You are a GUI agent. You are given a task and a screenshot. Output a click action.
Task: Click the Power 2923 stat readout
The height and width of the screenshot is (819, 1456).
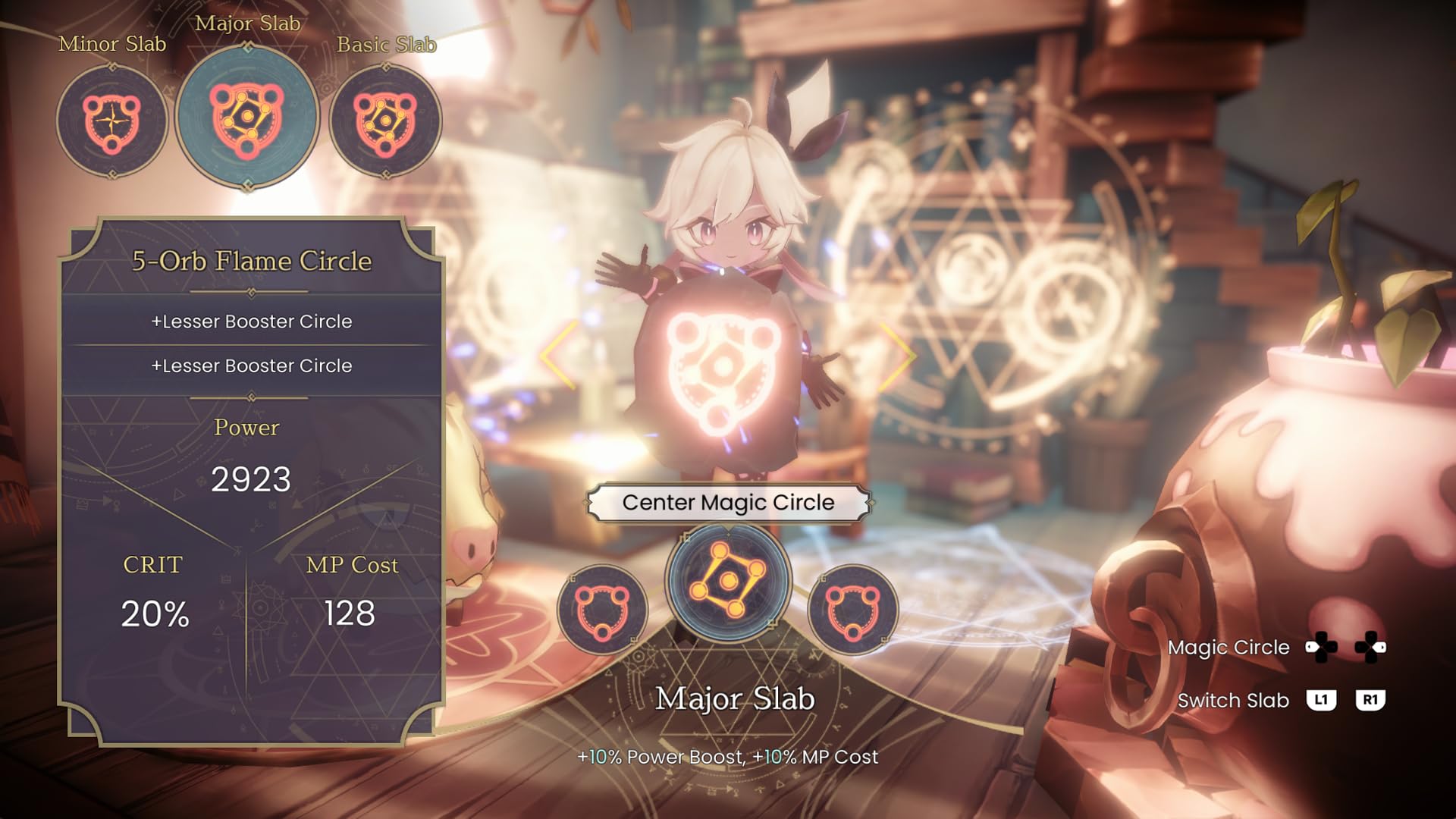click(253, 478)
